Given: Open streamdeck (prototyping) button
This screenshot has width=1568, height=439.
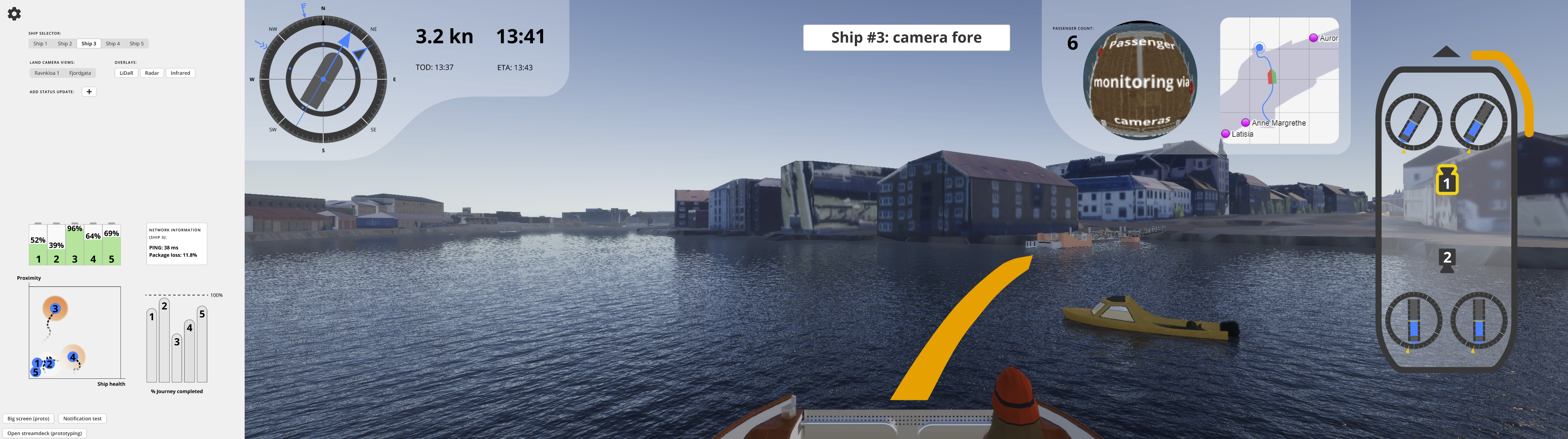Looking at the screenshot, I should [x=45, y=433].
